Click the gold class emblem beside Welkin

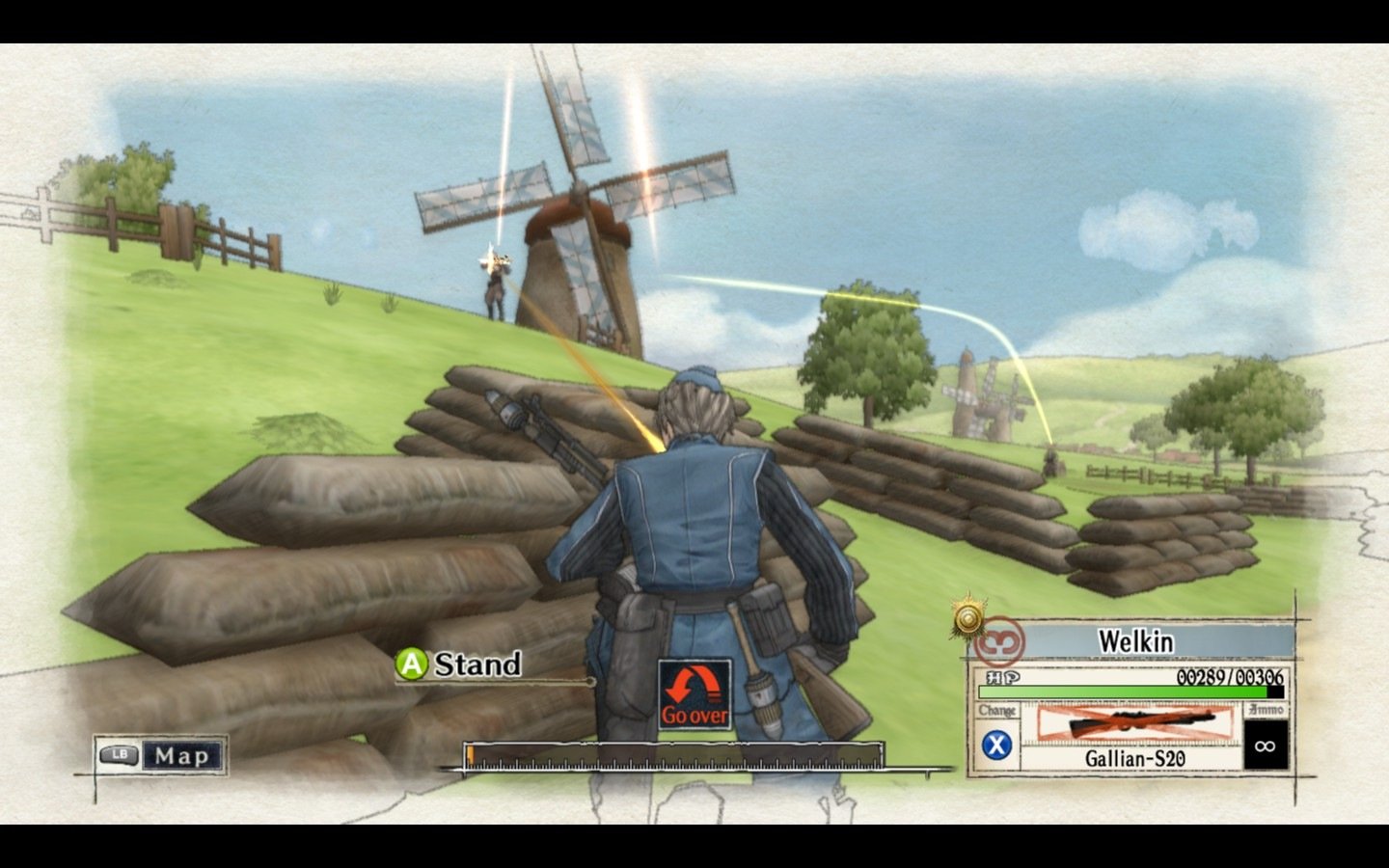(968, 617)
